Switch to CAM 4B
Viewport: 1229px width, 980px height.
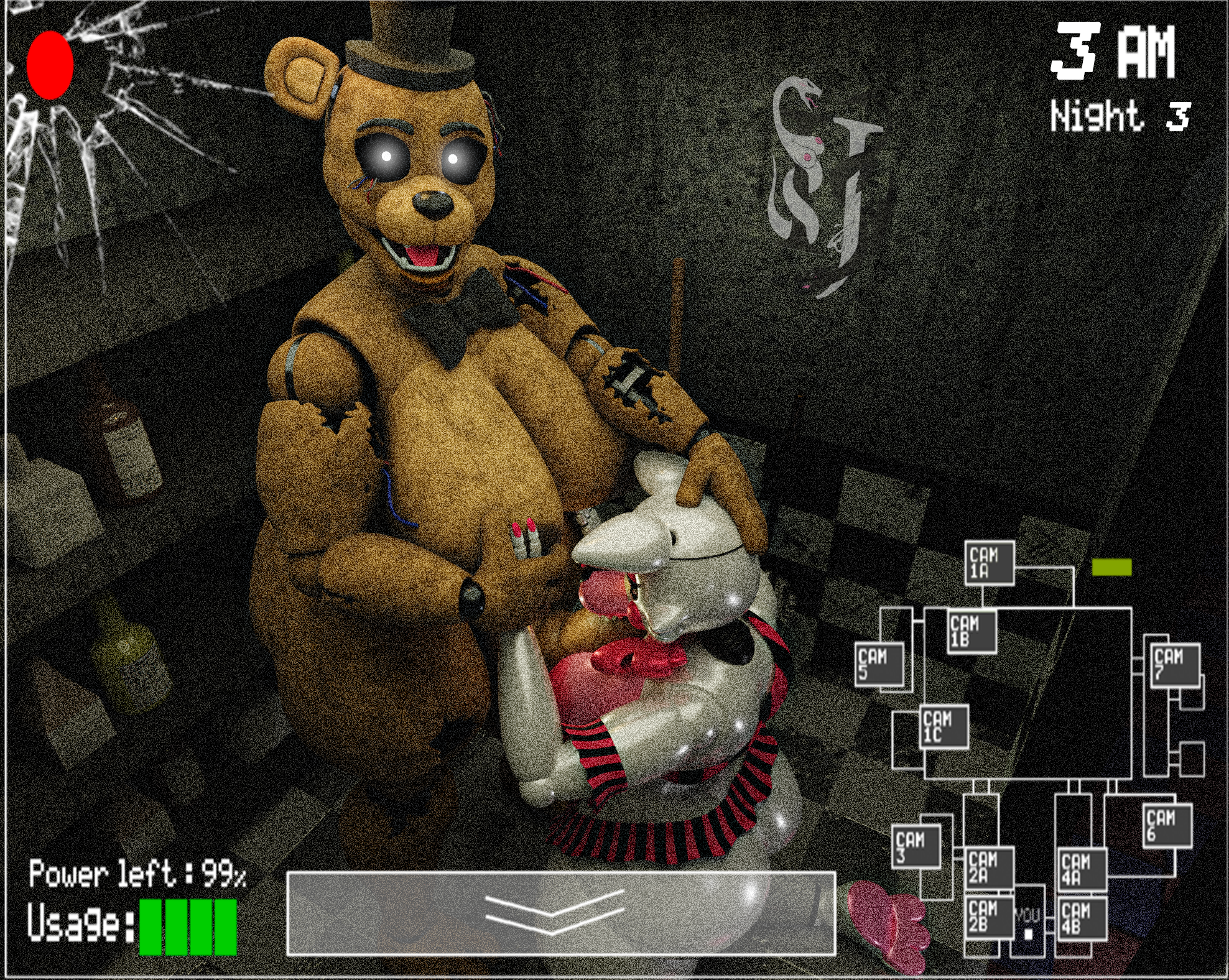click(x=1082, y=918)
